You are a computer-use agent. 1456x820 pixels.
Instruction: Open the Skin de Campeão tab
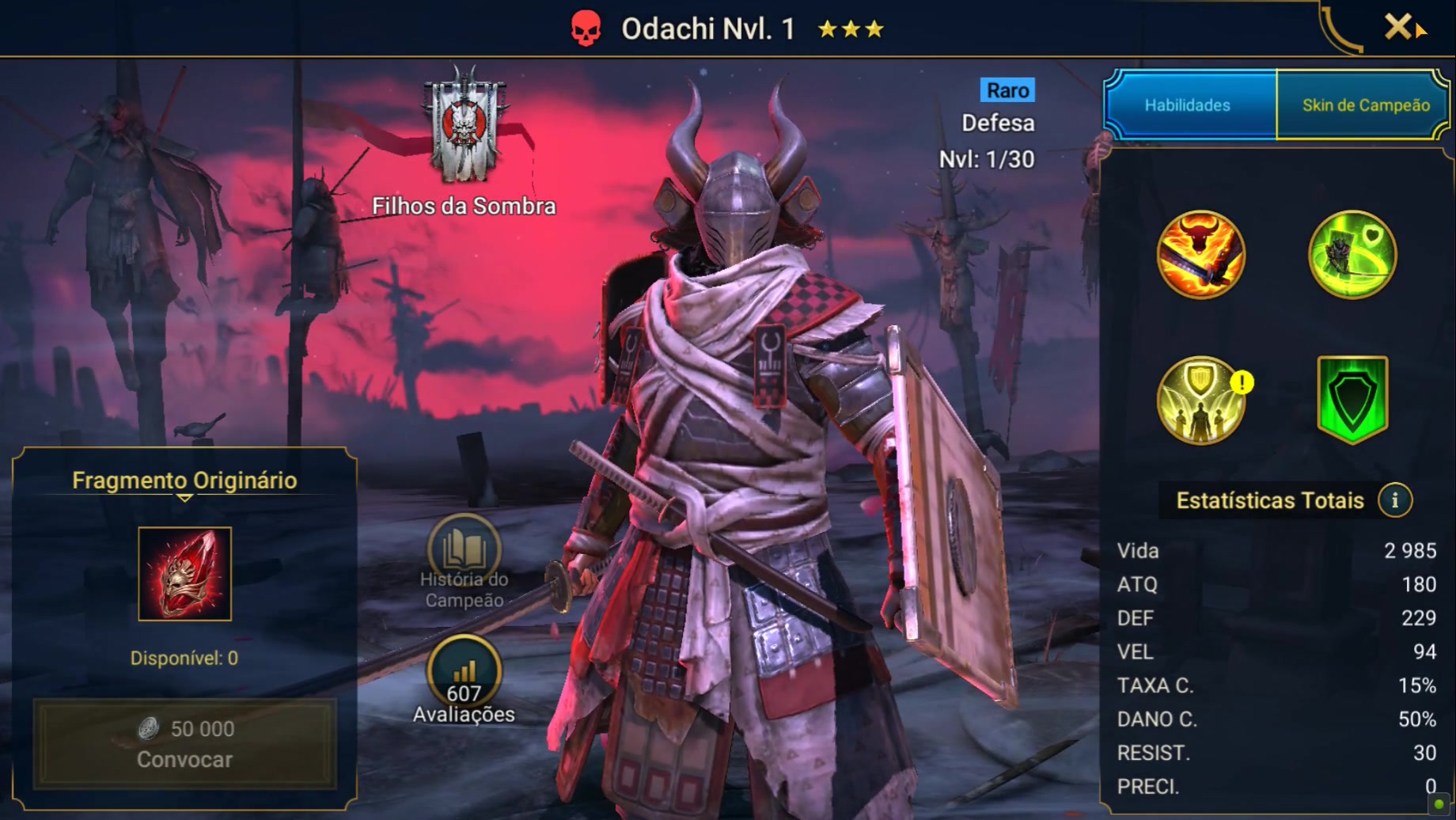click(1365, 105)
